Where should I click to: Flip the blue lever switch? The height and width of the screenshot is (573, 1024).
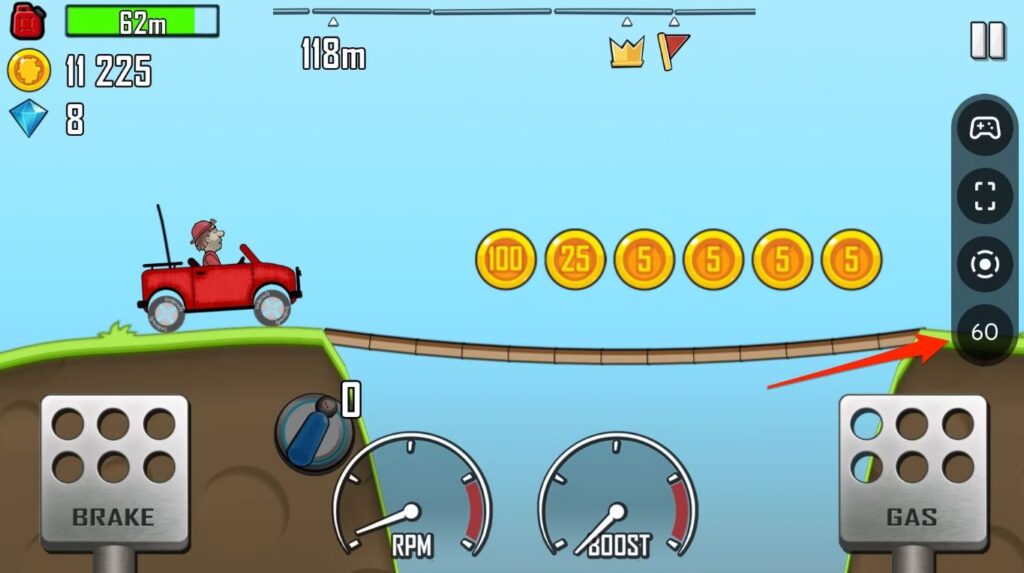pyautogui.click(x=313, y=431)
